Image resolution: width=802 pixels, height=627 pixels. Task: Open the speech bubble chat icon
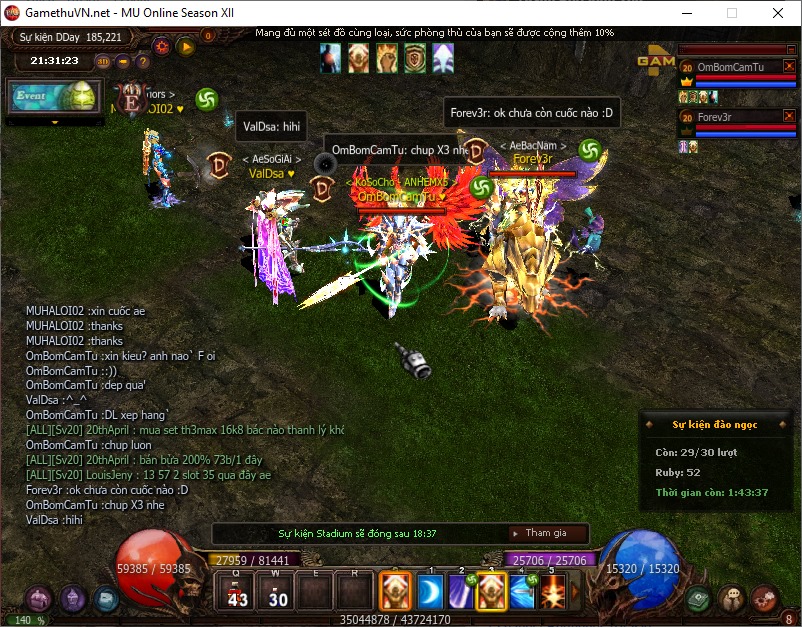tap(732, 598)
